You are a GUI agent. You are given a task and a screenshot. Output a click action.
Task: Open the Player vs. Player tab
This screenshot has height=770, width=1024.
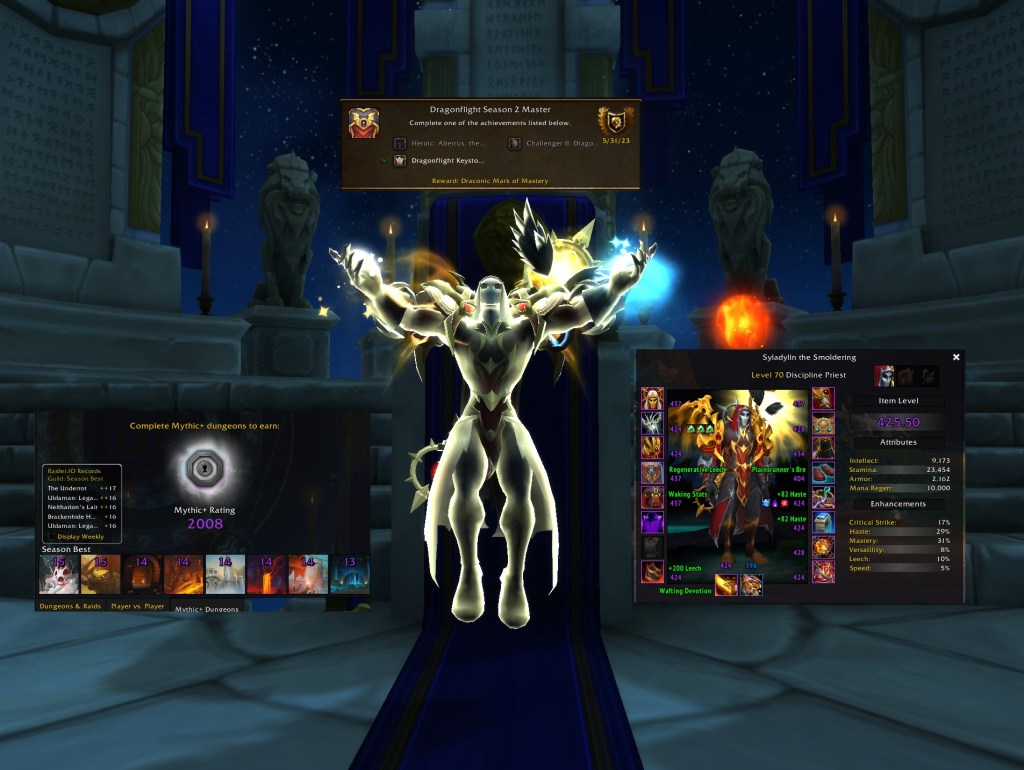139,606
